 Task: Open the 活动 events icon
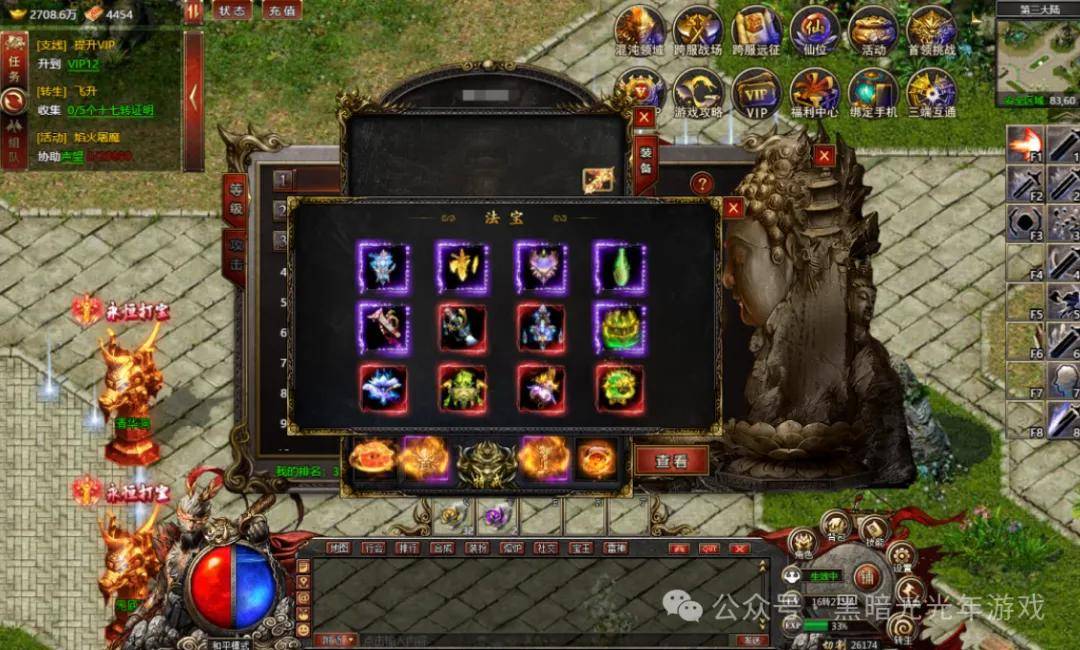click(x=873, y=28)
